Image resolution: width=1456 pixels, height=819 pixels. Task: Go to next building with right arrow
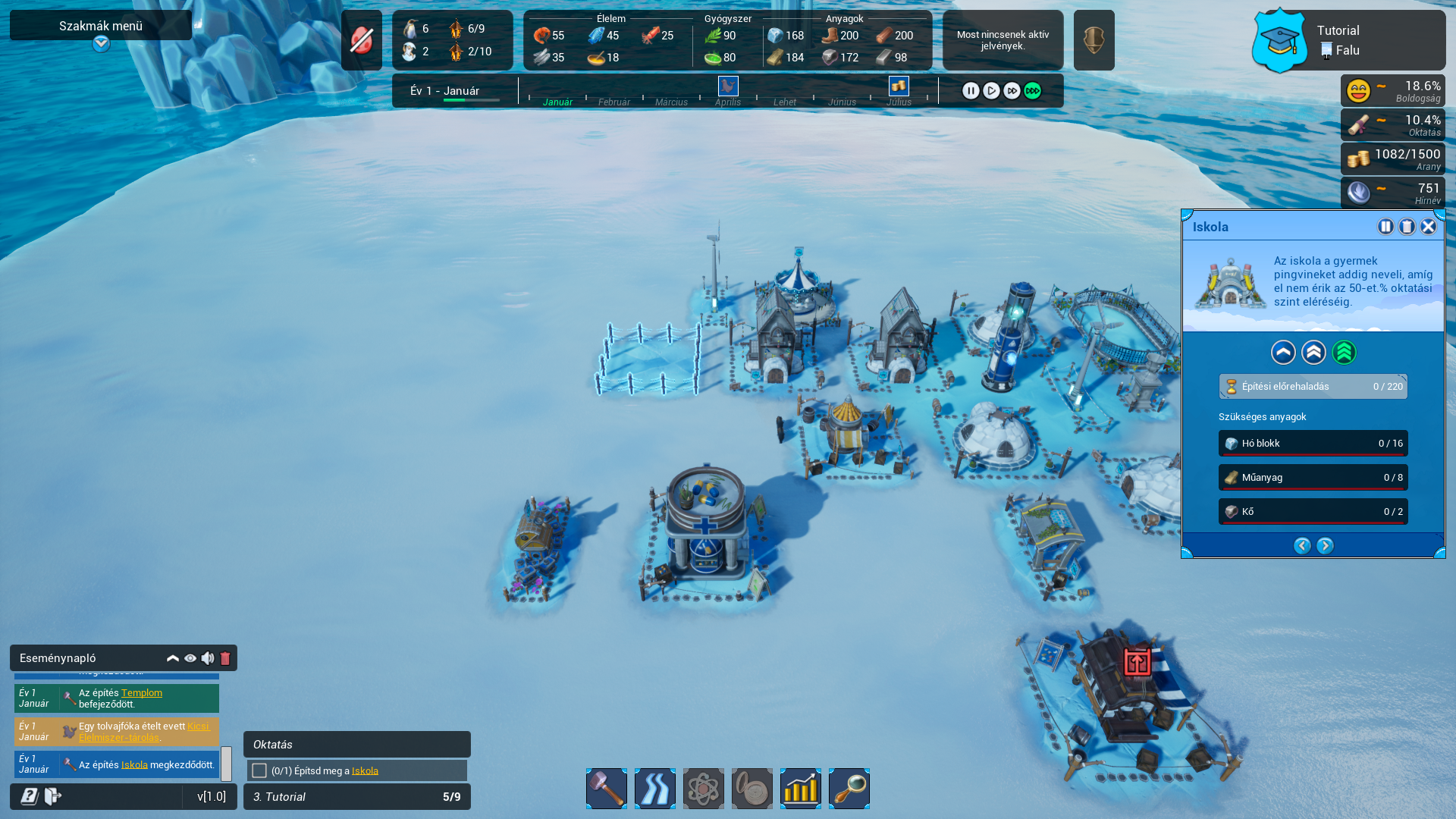coord(1325,546)
